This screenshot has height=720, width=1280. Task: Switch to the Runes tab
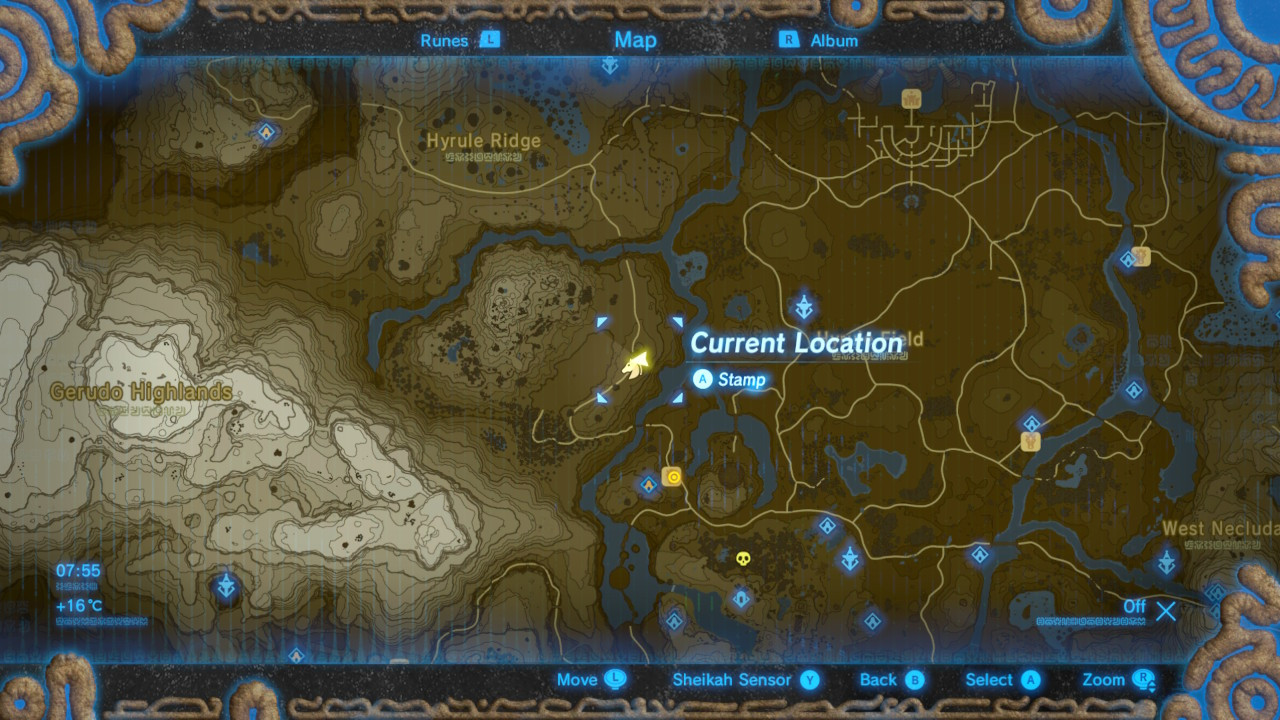point(459,40)
